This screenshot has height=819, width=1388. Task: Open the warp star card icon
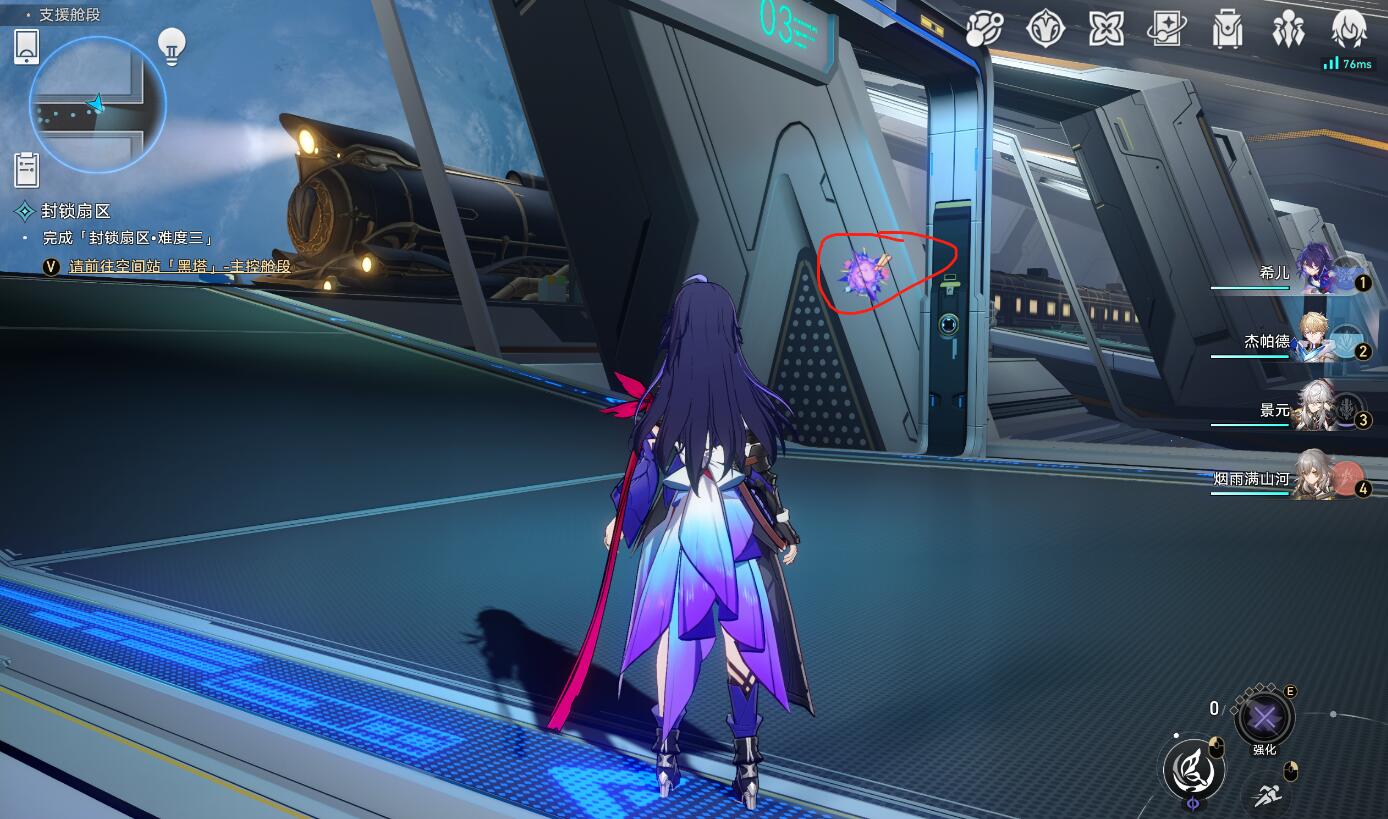(1166, 28)
